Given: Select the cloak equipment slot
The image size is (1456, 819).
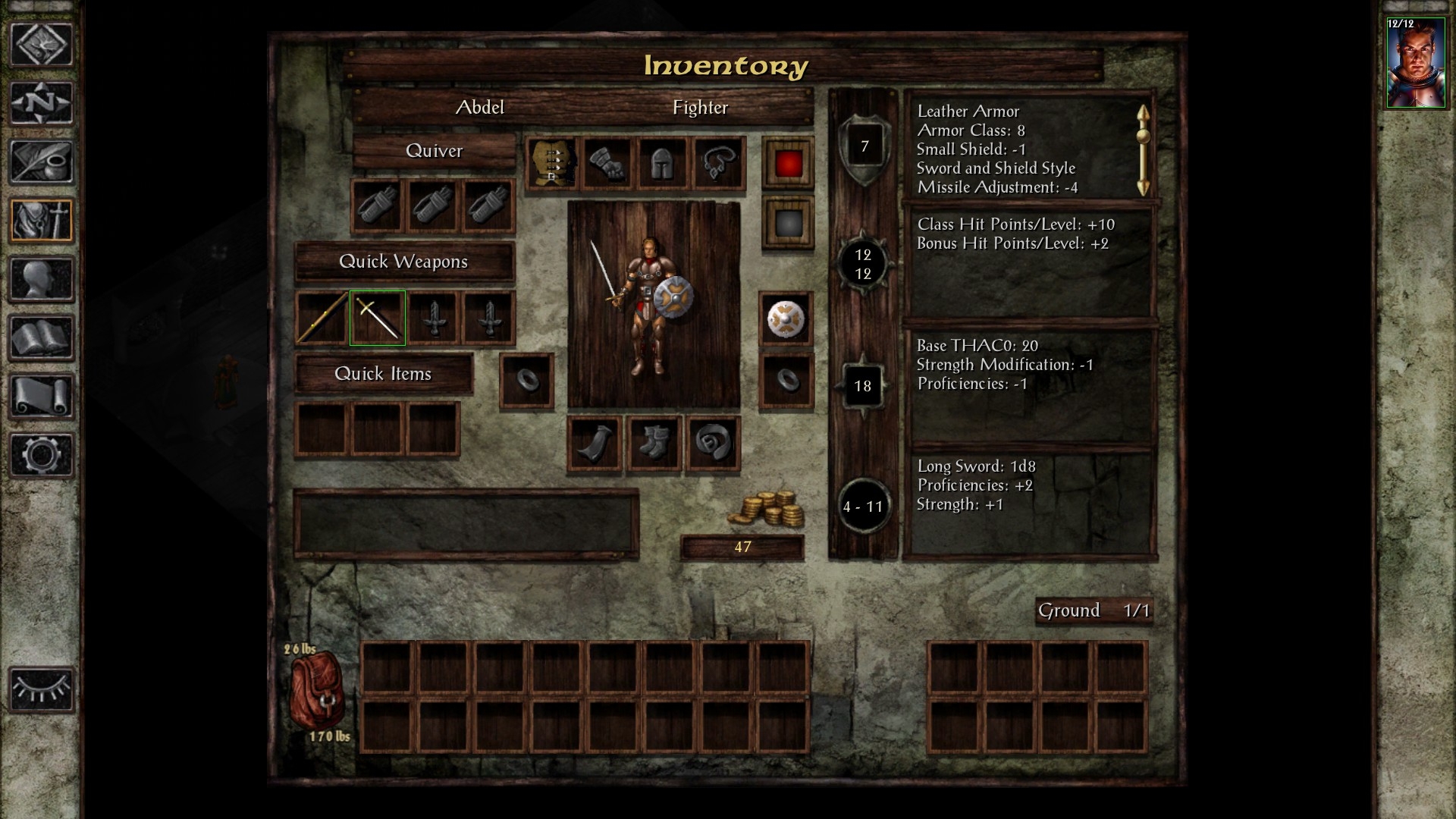Looking at the screenshot, I should click(x=595, y=444).
